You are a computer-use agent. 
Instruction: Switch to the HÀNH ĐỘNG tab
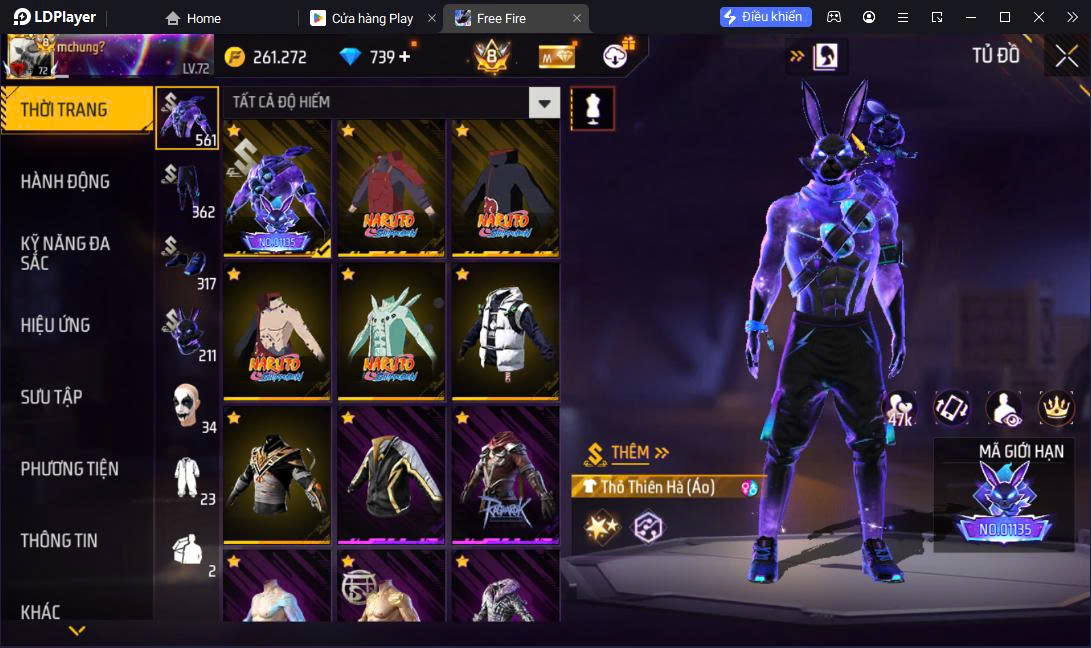[x=66, y=182]
